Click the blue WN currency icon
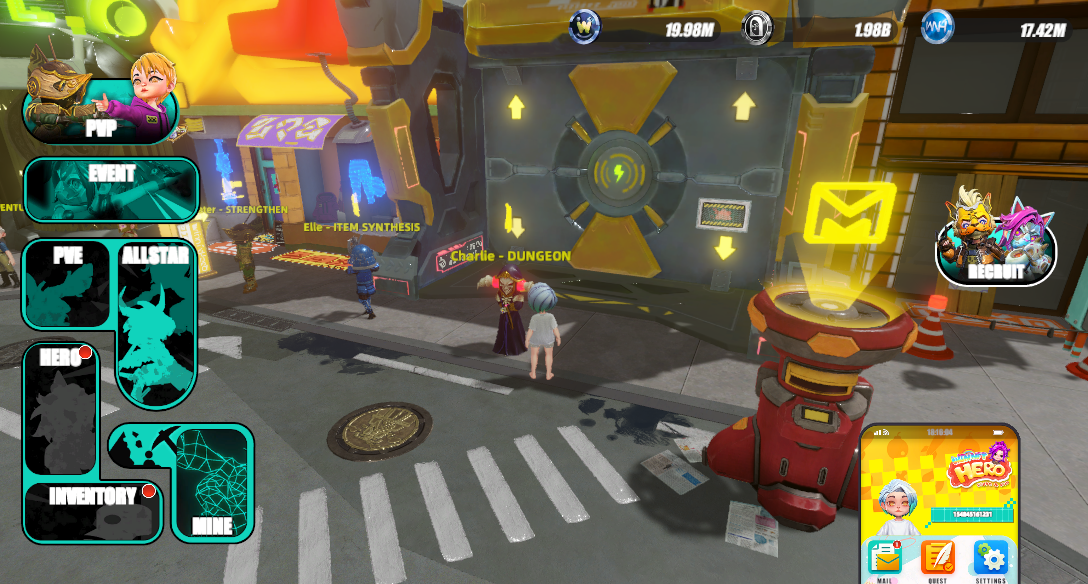The width and height of the screenshot is (1088, 584). pyautogui.click(x=937, y=27)
